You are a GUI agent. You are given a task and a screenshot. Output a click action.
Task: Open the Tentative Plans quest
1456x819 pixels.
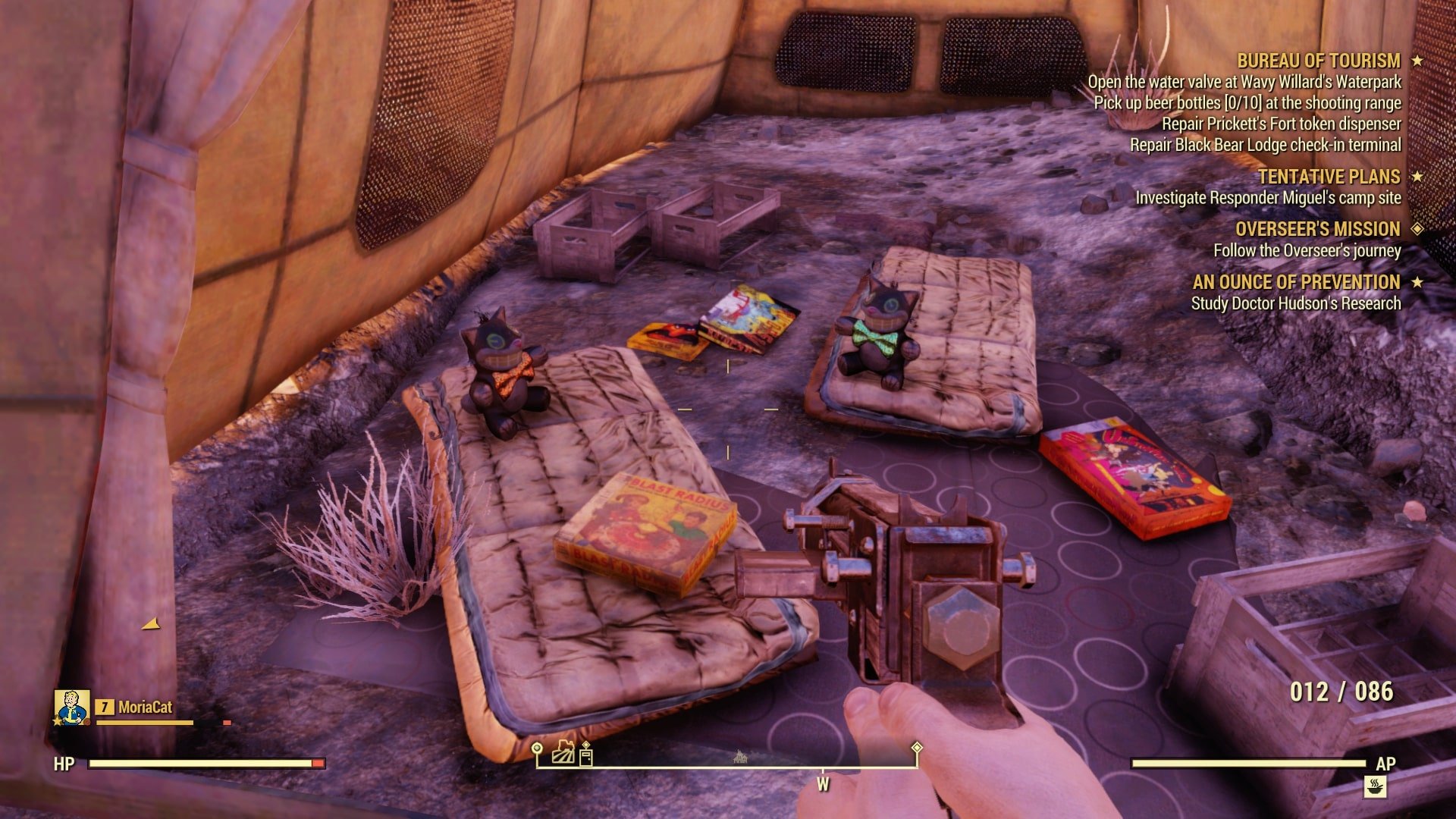pos(1329,177)
